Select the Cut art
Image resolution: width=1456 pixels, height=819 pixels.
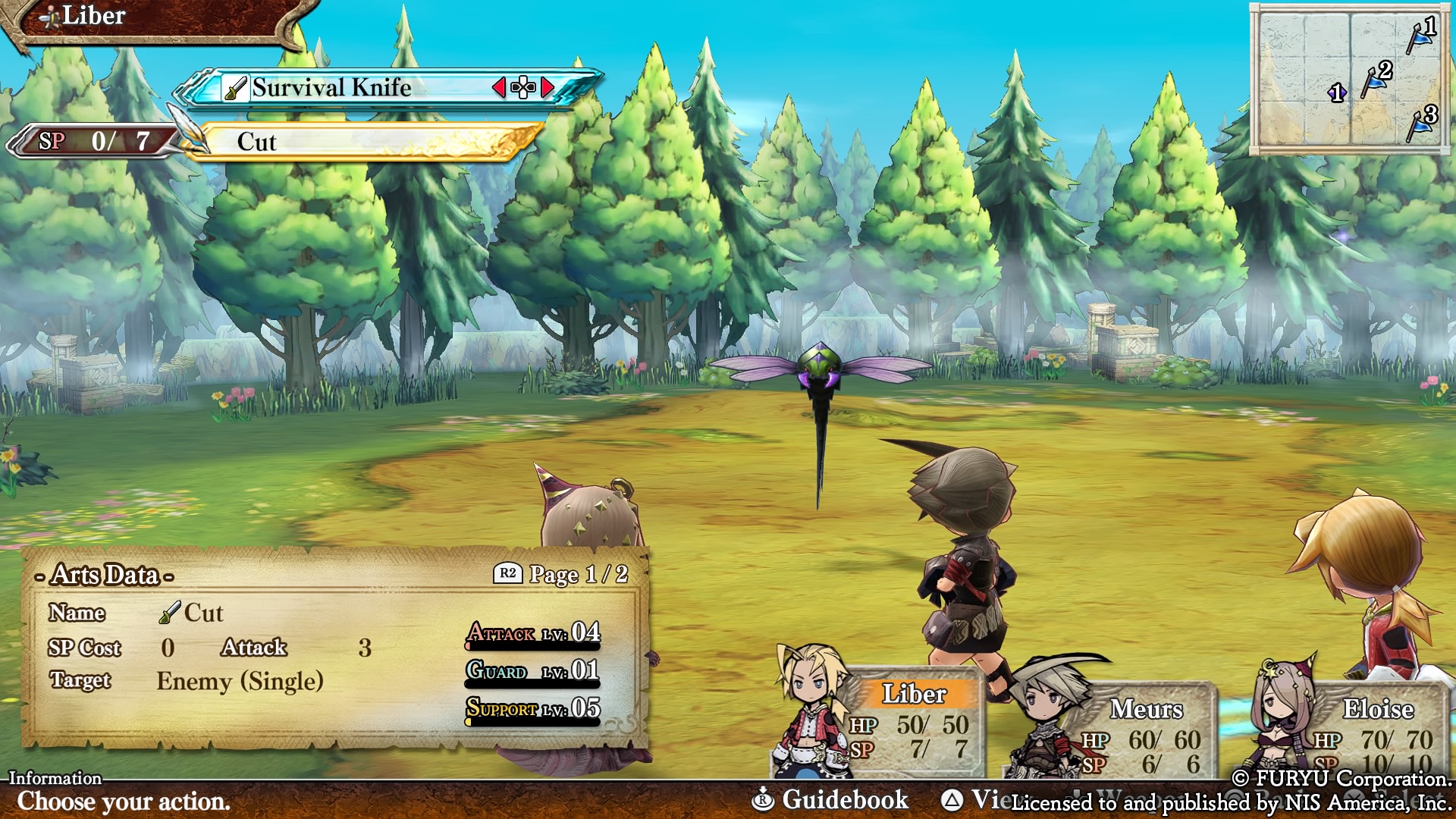pyautogui.click(x=364, y=142)
